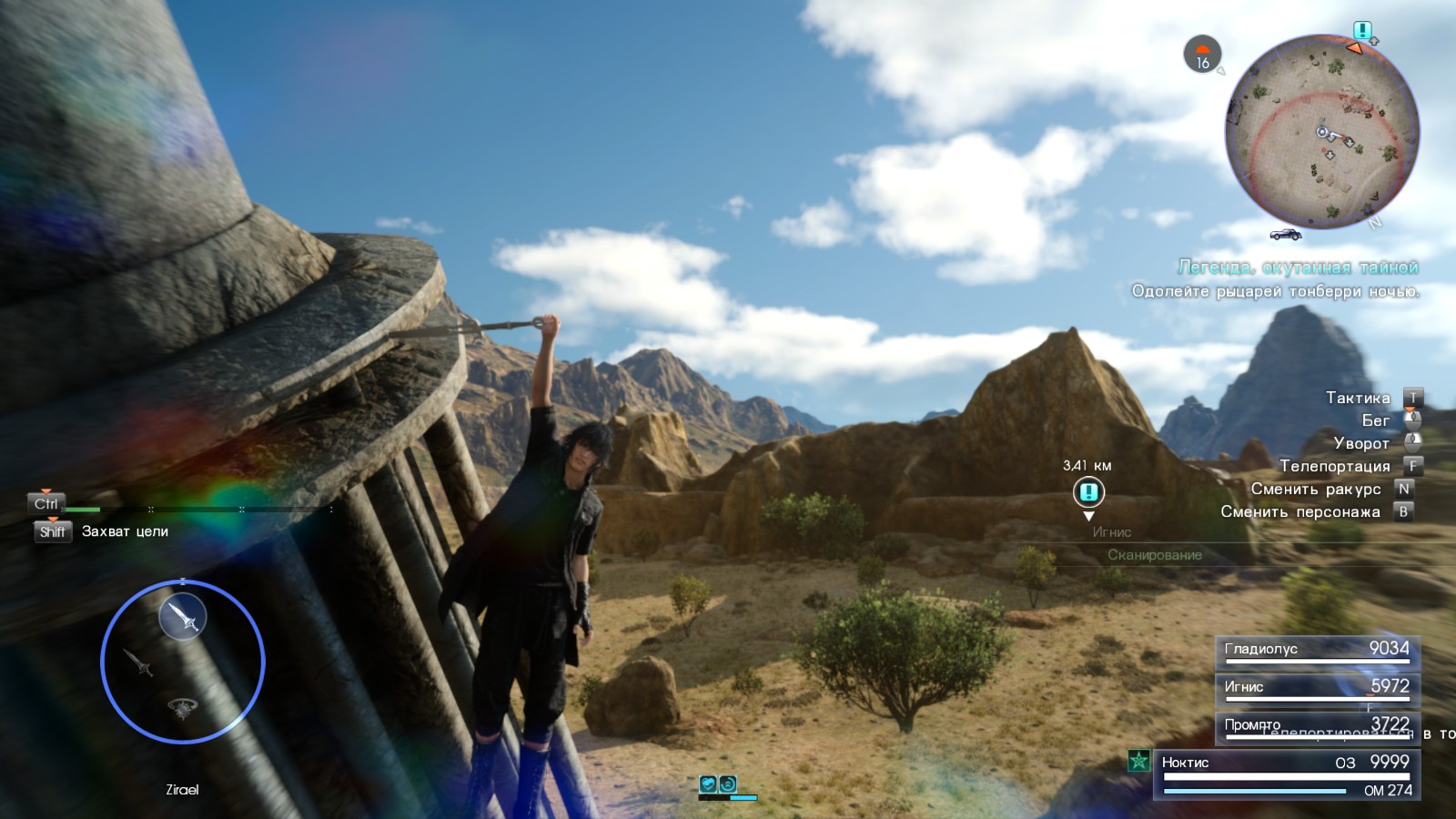Click the exclamation waypoint marker showing 3,41 км

pos(1088,493)
